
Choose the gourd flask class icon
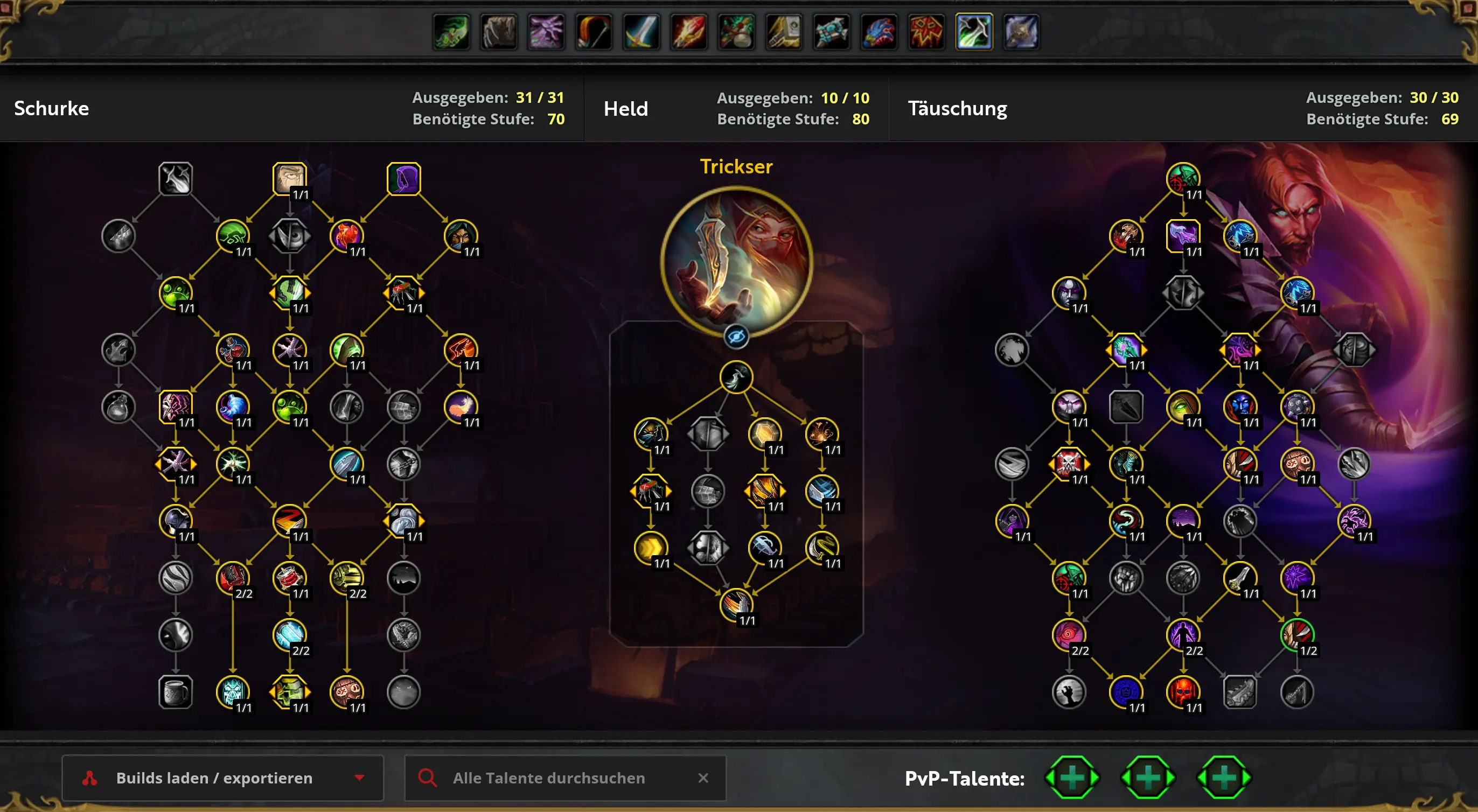click(736, 32)
